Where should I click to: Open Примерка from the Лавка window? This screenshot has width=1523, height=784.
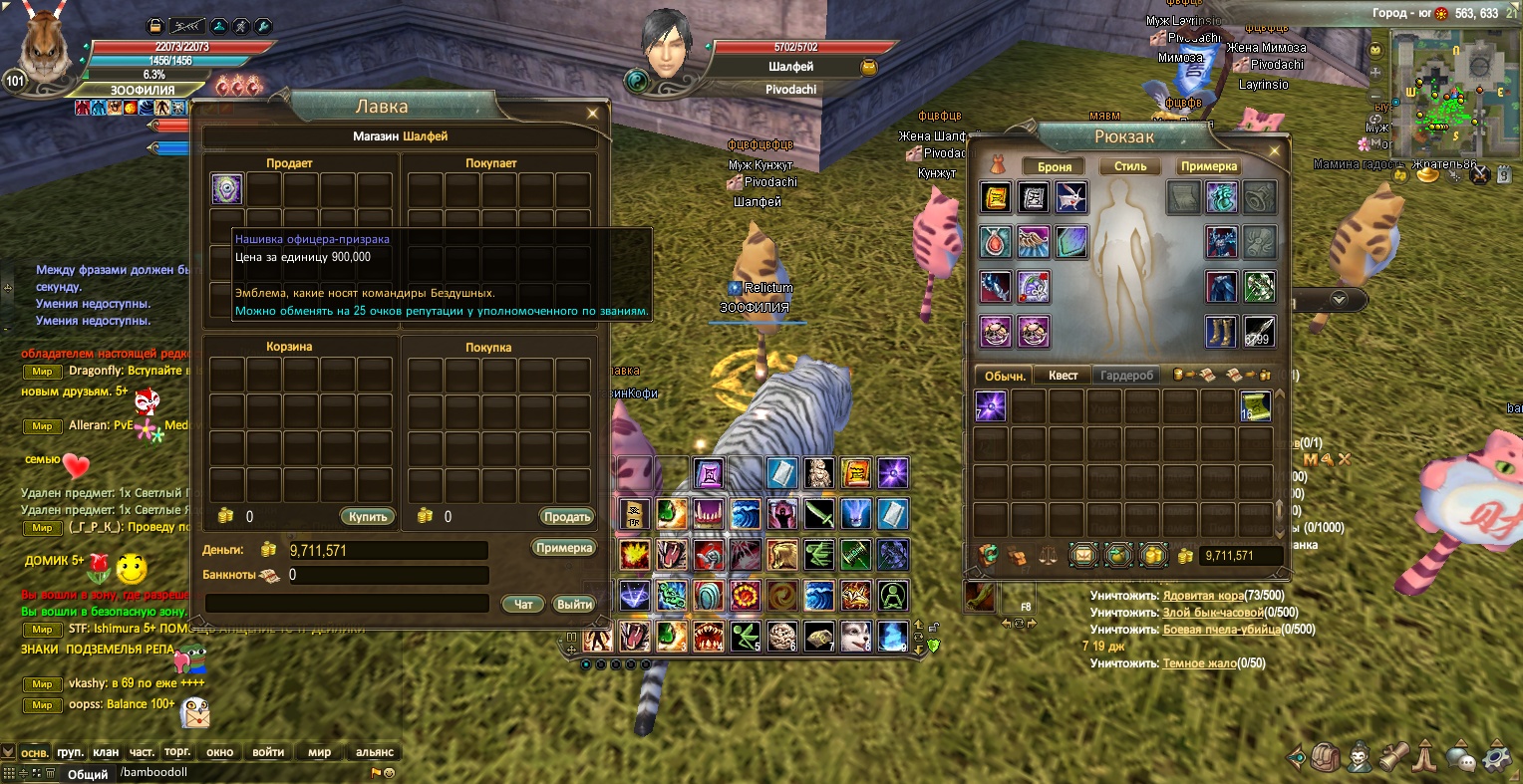coord(564,548)
